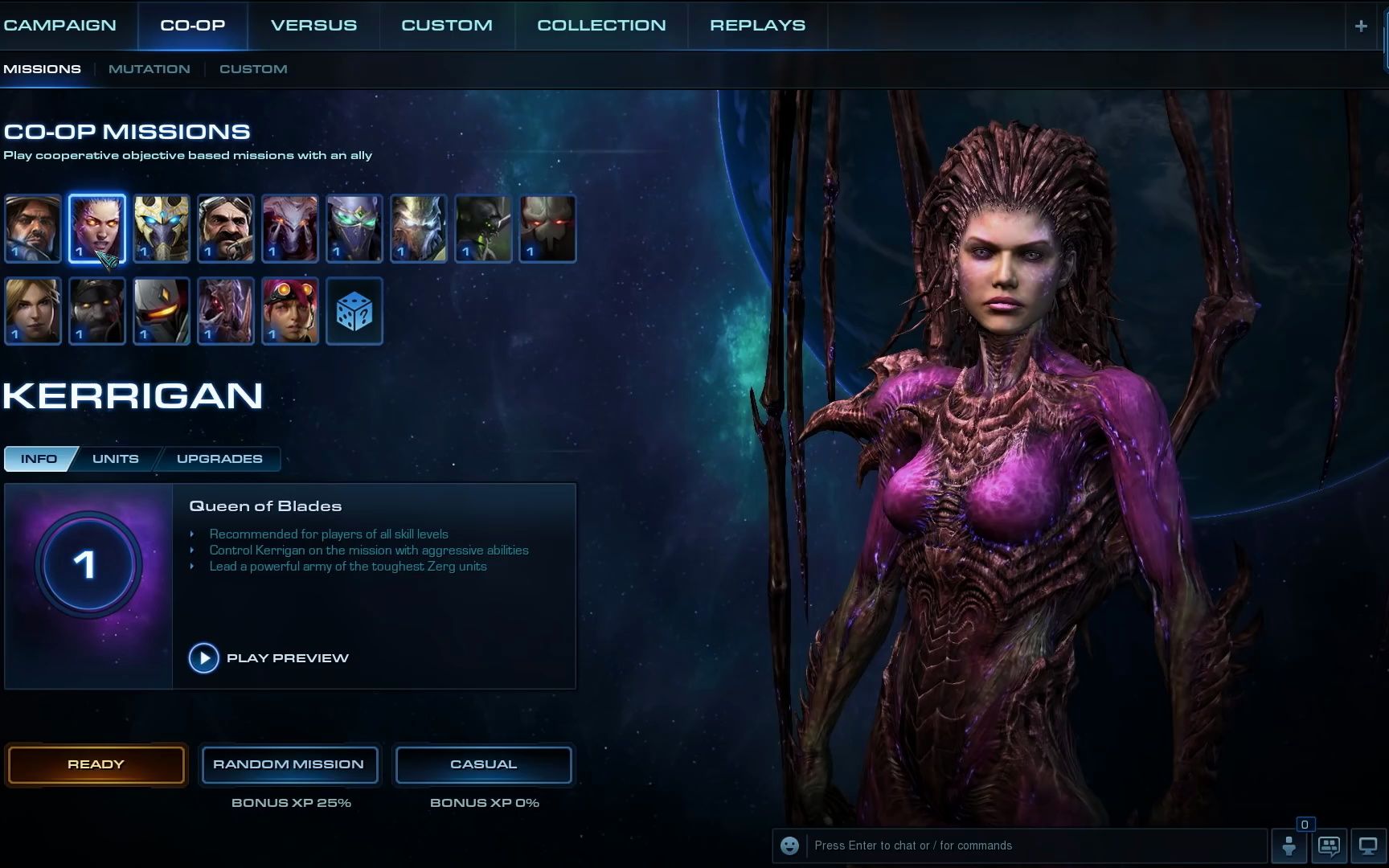
Task: Choose the random commander dice tile
Action: pyautogui.click(x=354, y=311)
